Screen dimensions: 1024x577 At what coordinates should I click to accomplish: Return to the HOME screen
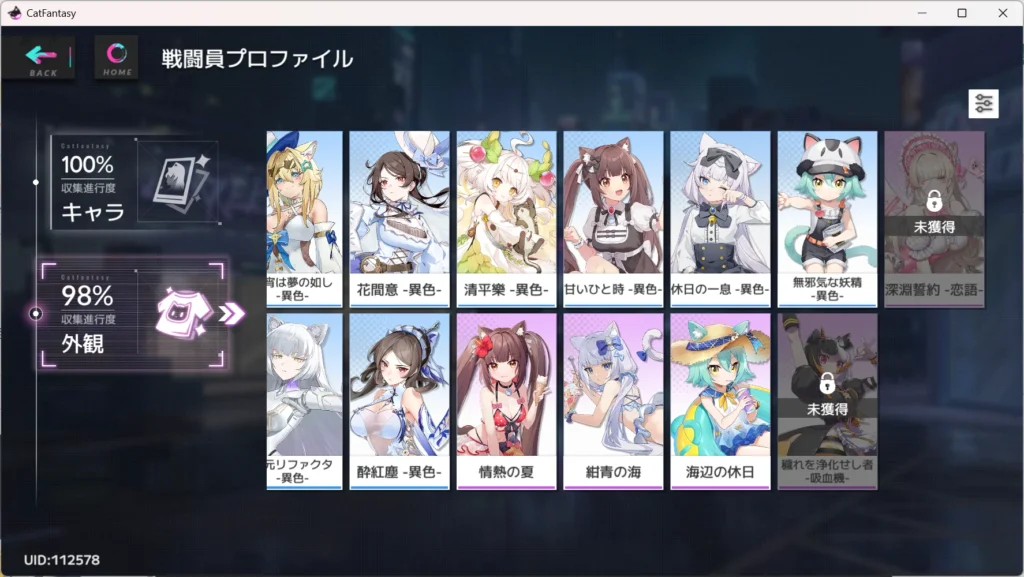point(116,58)
